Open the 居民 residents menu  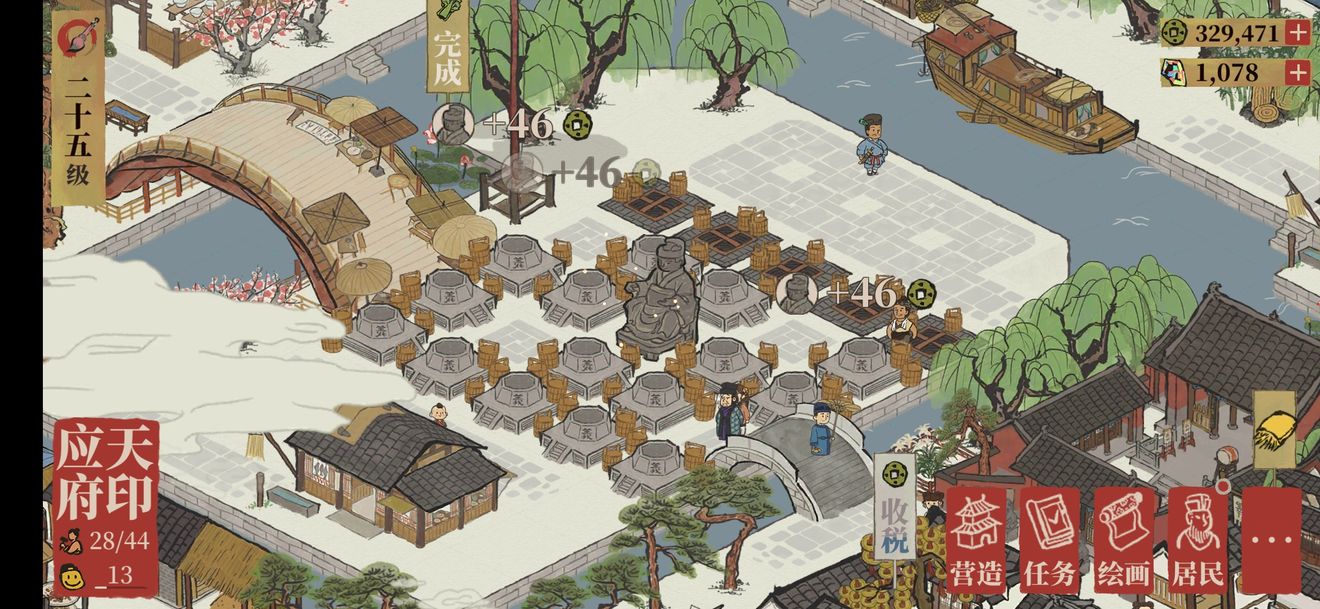[1197, 540]
